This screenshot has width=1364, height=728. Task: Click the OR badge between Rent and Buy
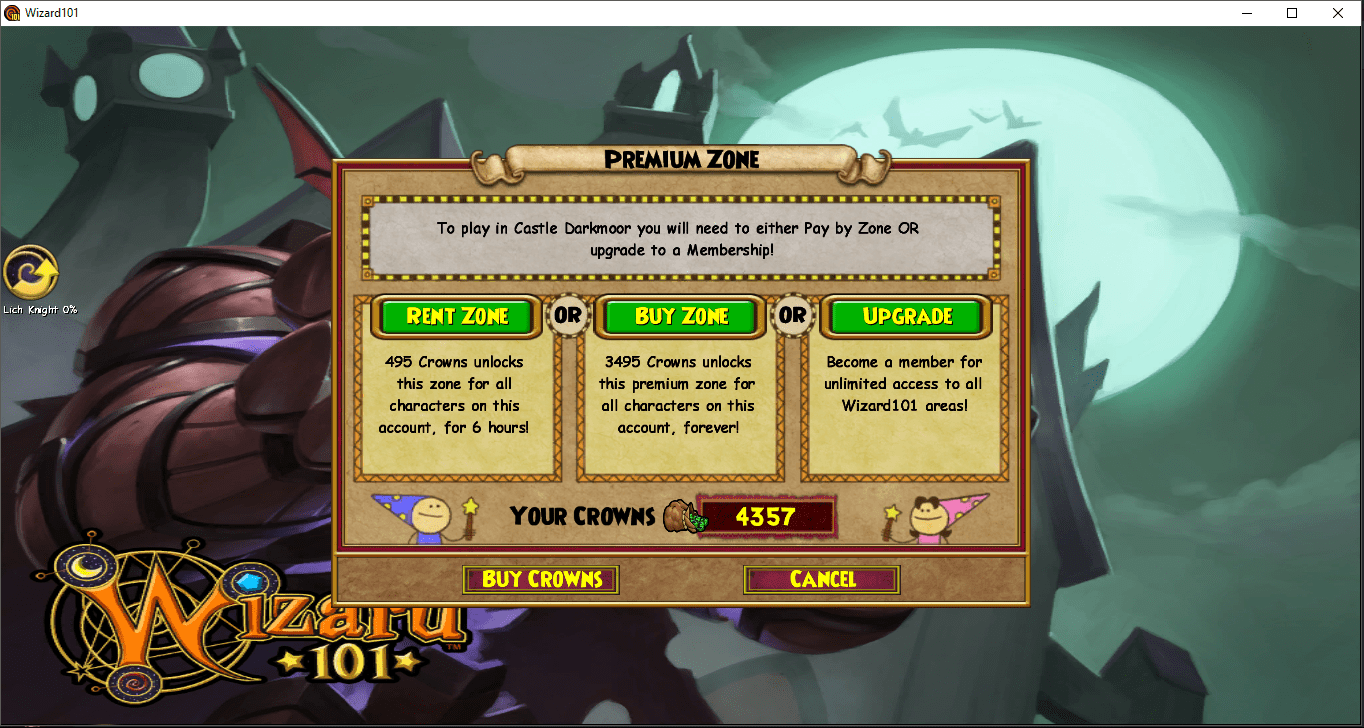[x=568, y=317]
